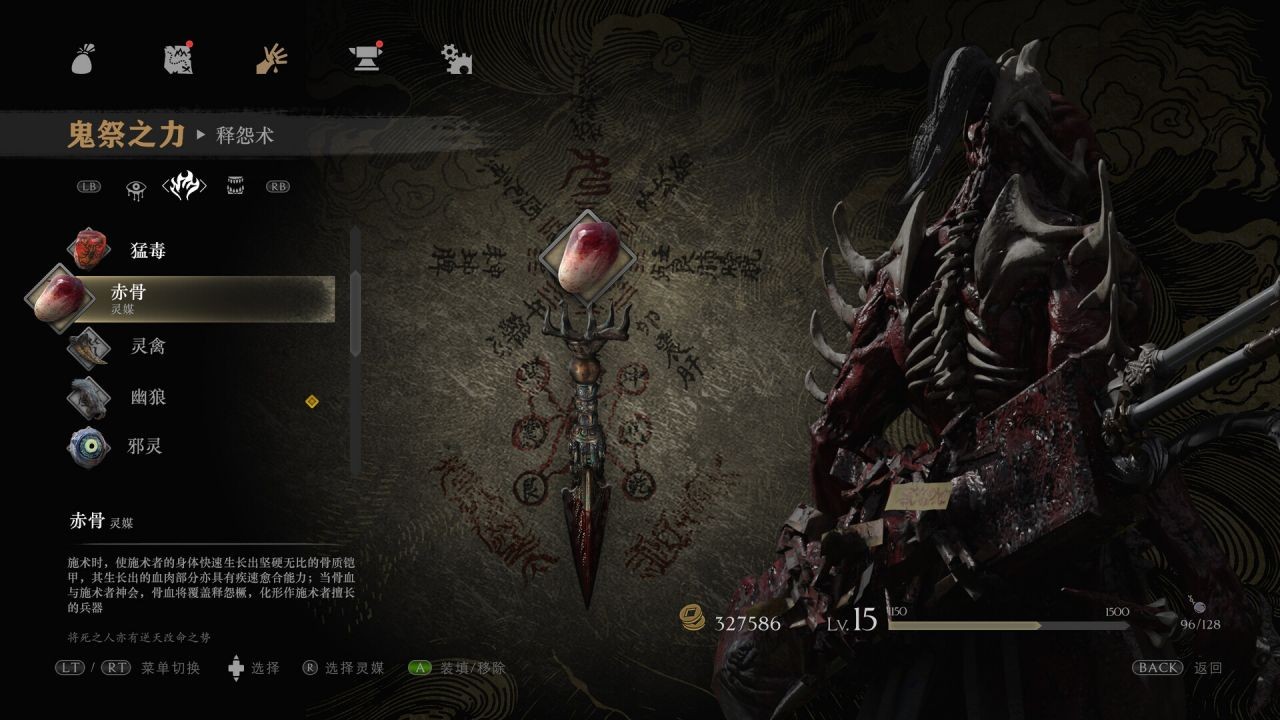Screen dimensions: 1280x720
Task: Open the map tab
Action: (177, 60)
